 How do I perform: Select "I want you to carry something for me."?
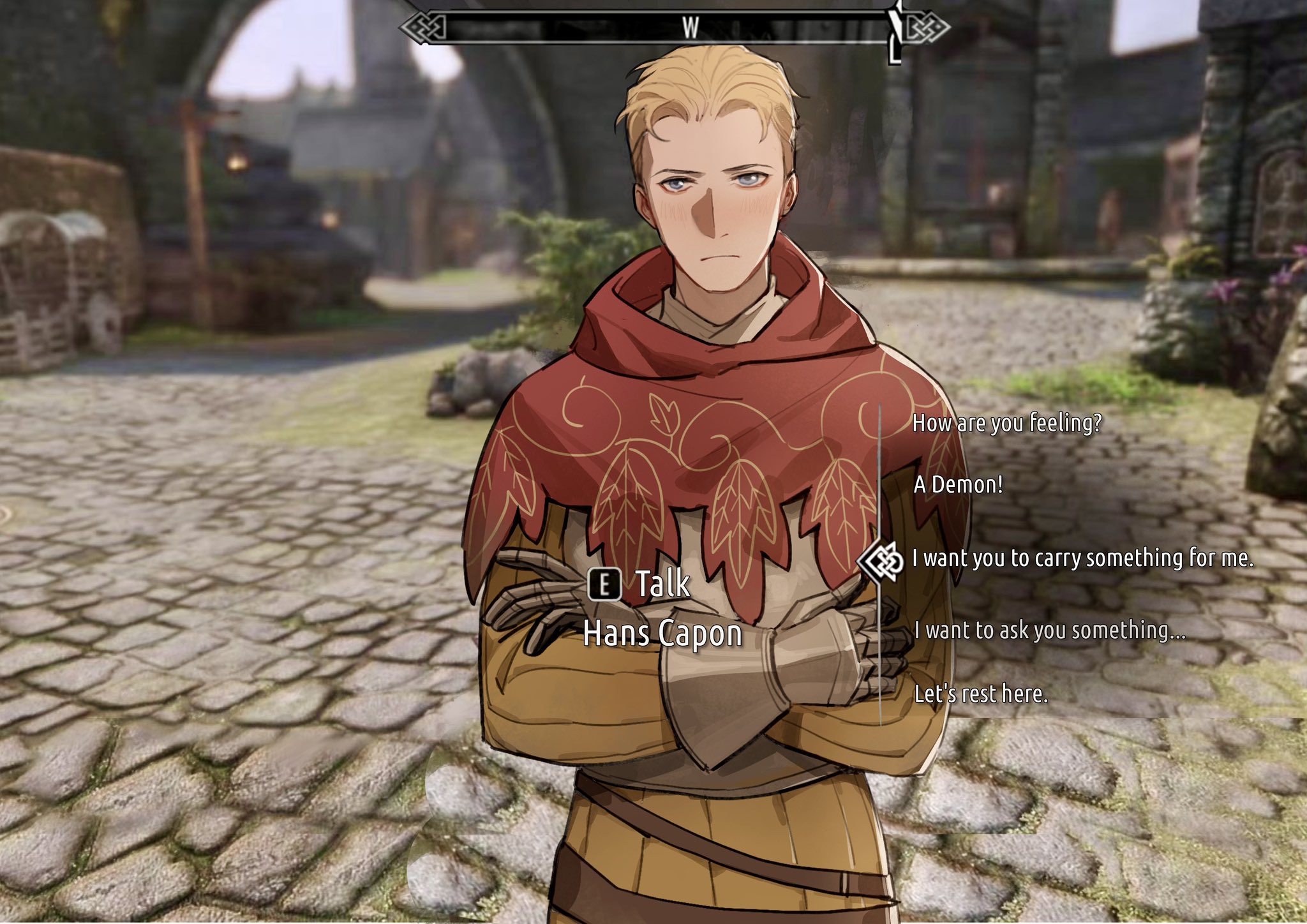pyautogui.click(x=1082, y=558)
